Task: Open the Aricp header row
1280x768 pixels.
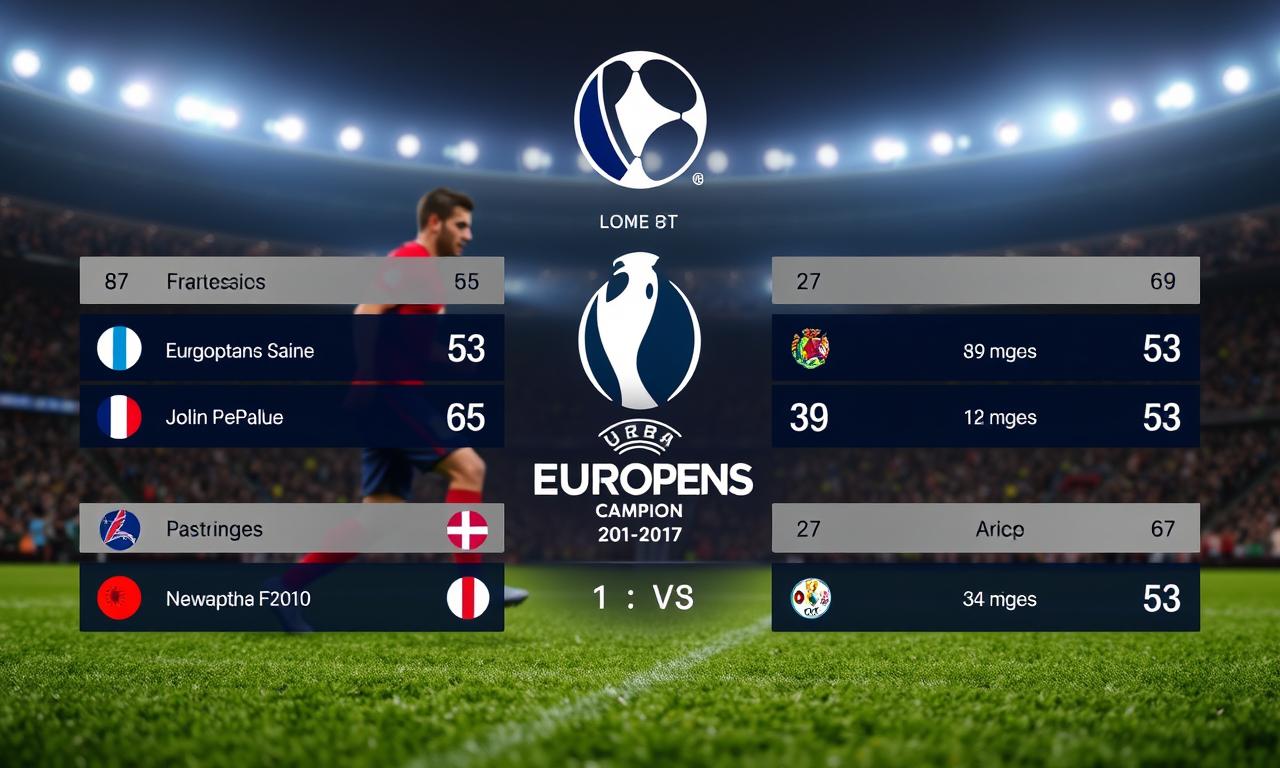Action: pos(985,529)
